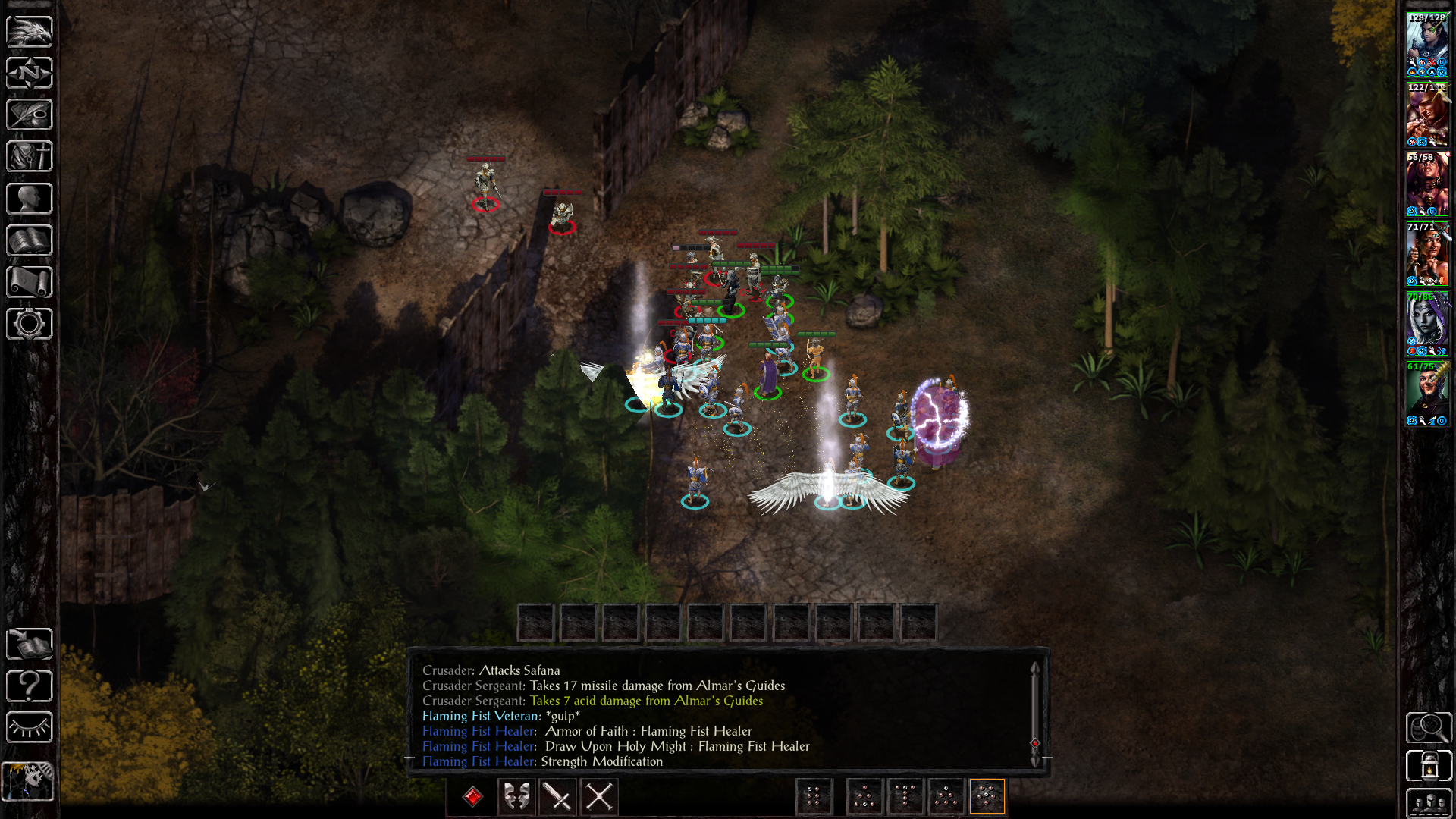The width and height of the screenshot is (1456, 819).
Task: Open the character record head icon
Action: tap(30, 199)
